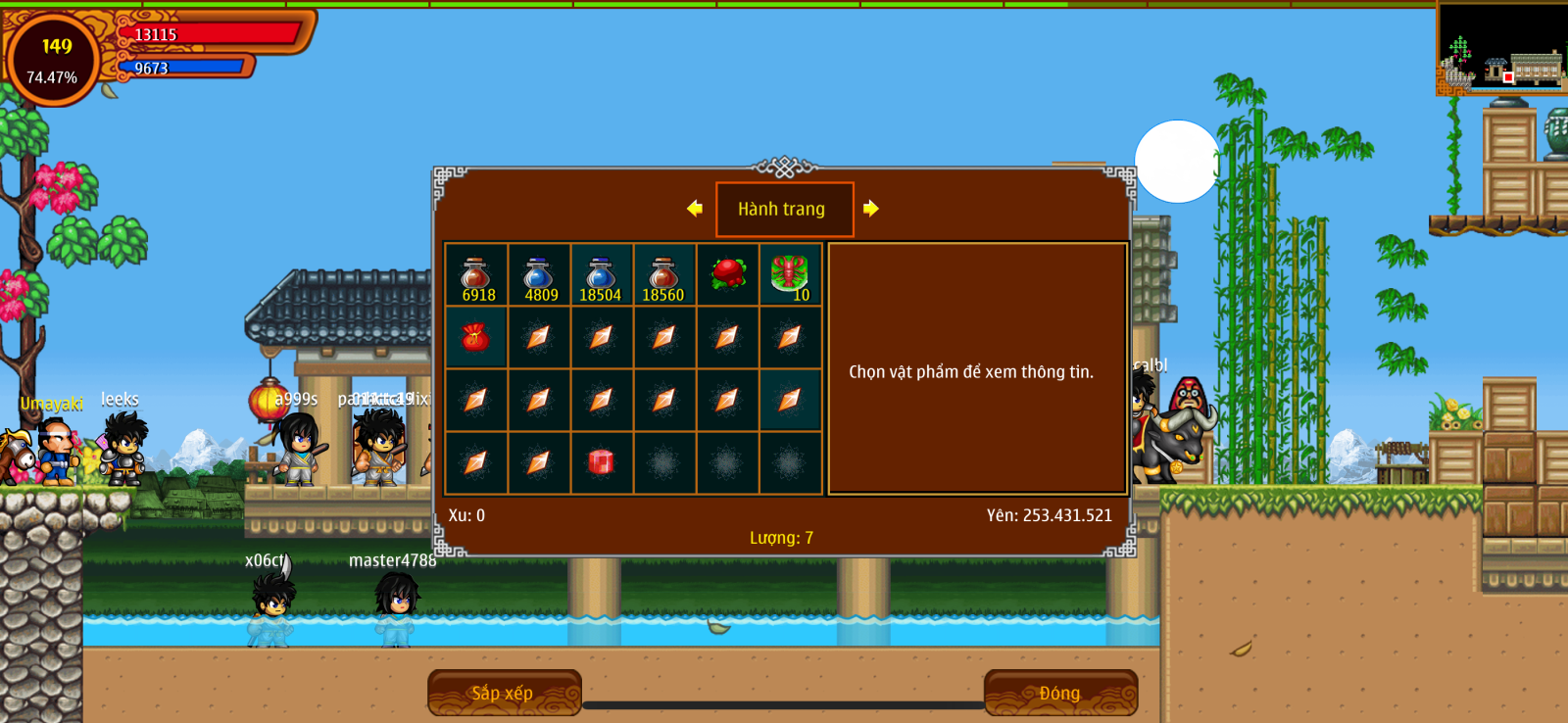The image size is (1568, 723).
Task: Choose the red potion stack of 18560
Action: 663,276
